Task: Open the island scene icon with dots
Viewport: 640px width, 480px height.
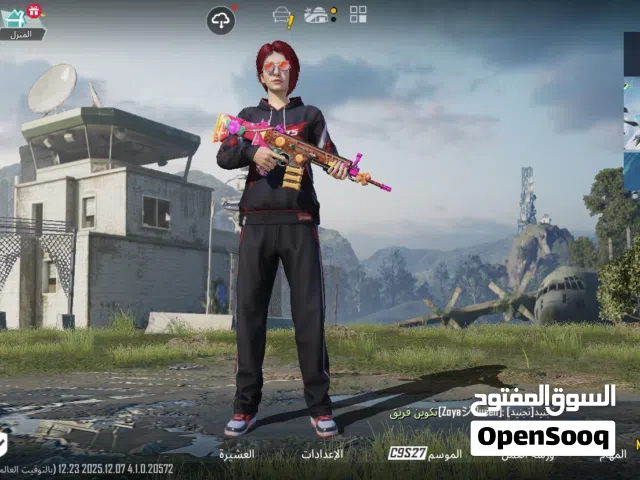Action: click(320, 15)
